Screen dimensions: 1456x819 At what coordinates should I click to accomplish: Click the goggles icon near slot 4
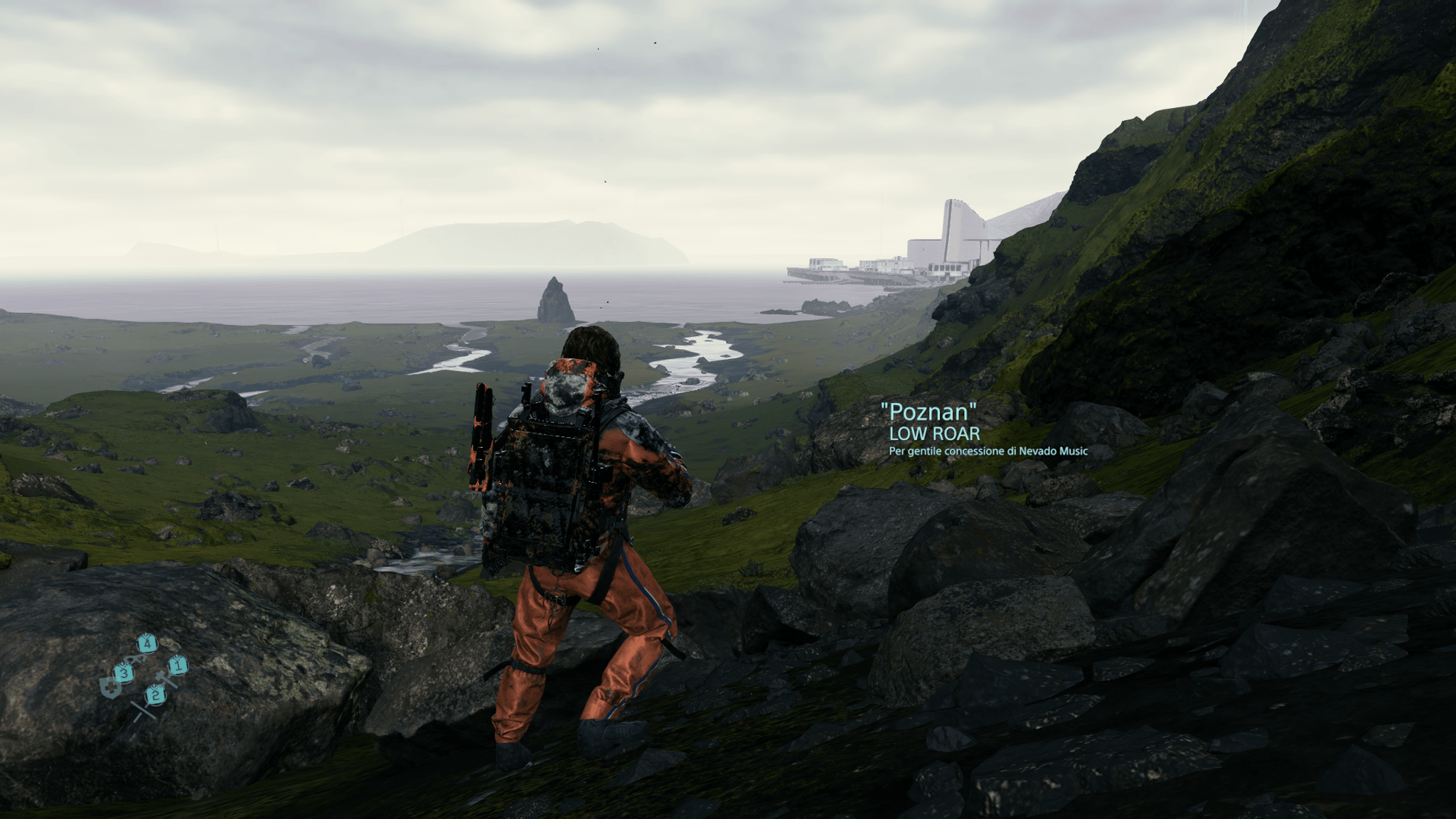136,659
